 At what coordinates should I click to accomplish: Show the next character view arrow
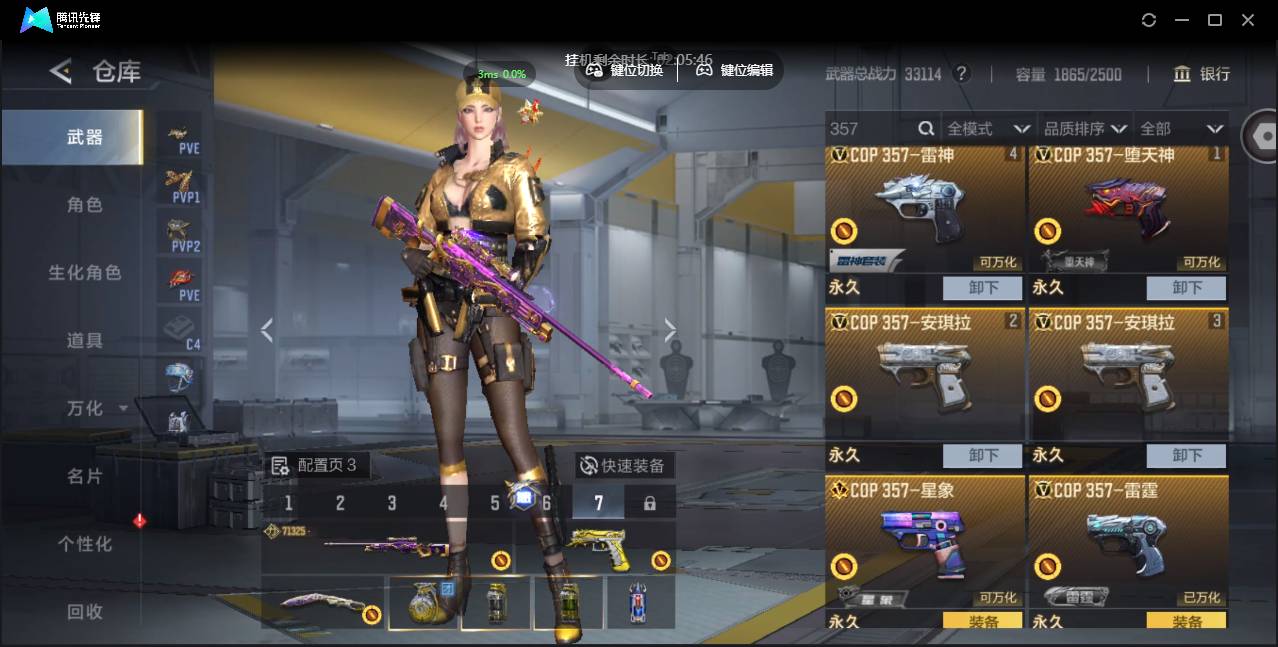click(670, 330)
